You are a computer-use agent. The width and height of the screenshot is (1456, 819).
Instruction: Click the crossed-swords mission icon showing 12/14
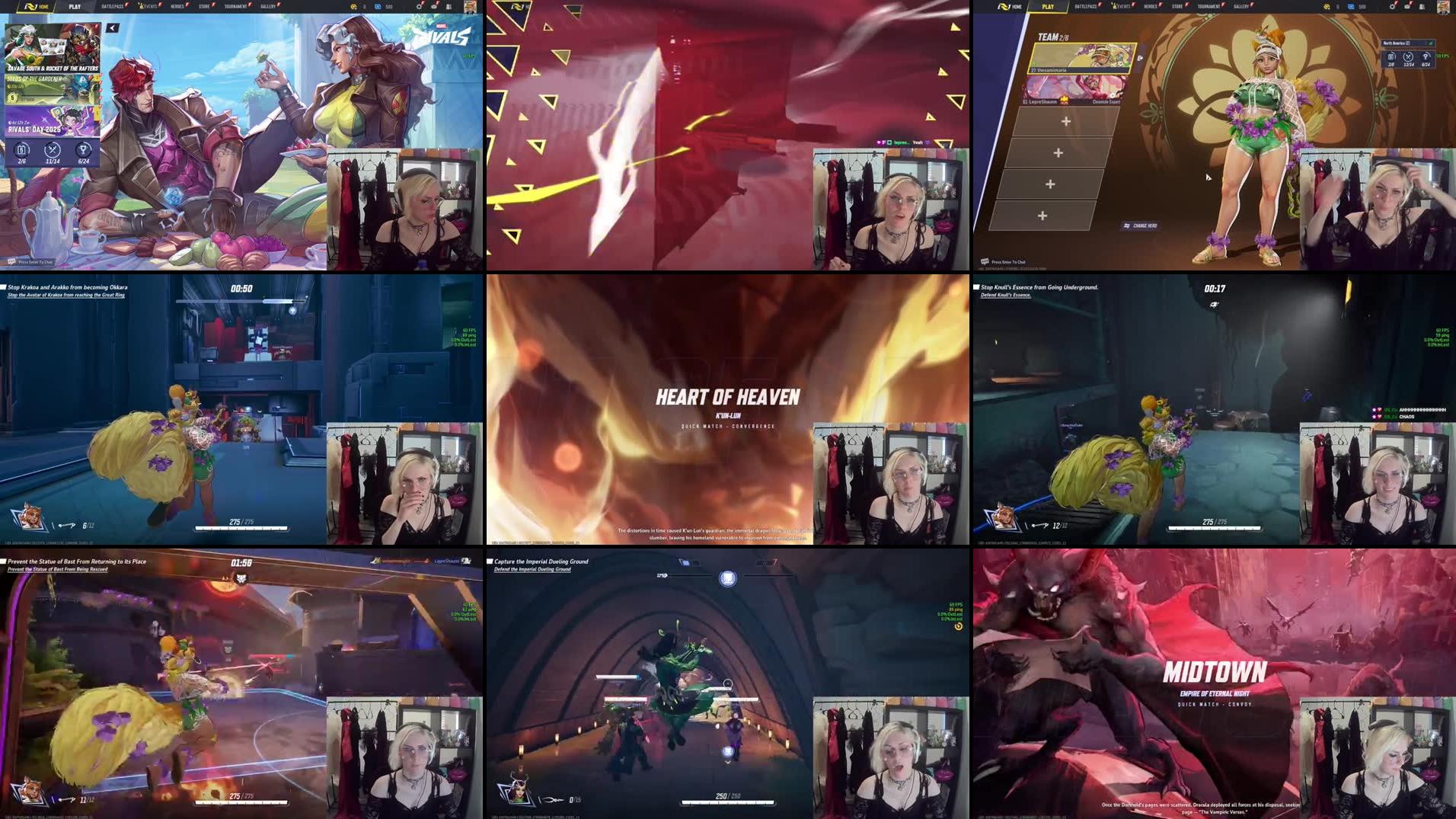1408,57
